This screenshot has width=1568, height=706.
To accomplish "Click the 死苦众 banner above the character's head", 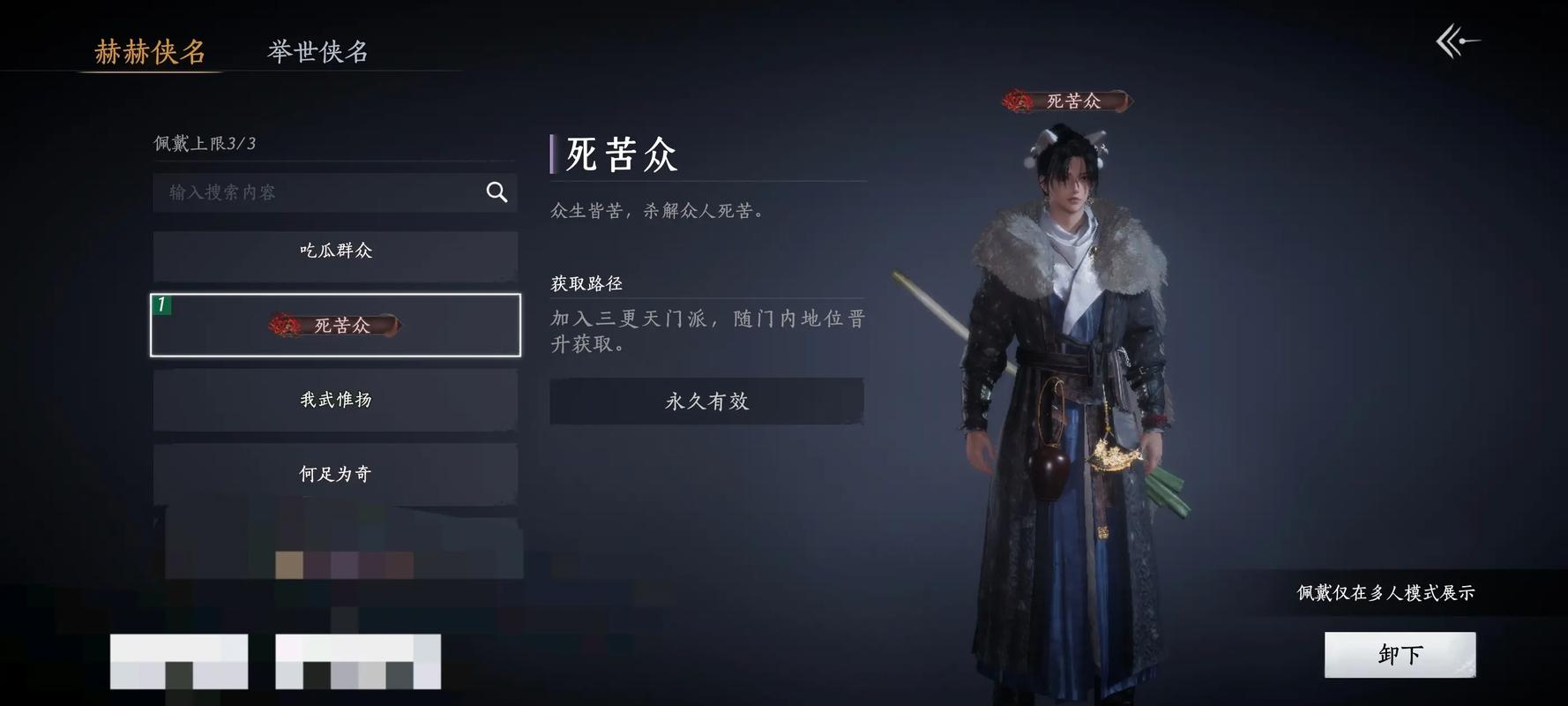I will pyautogui.click(x=1067, y=100).
